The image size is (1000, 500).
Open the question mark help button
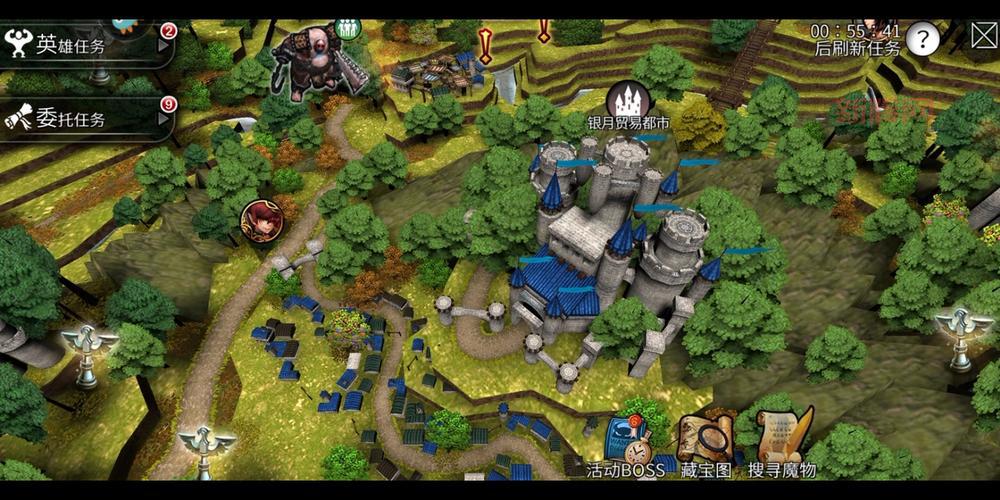coord(924,40)
